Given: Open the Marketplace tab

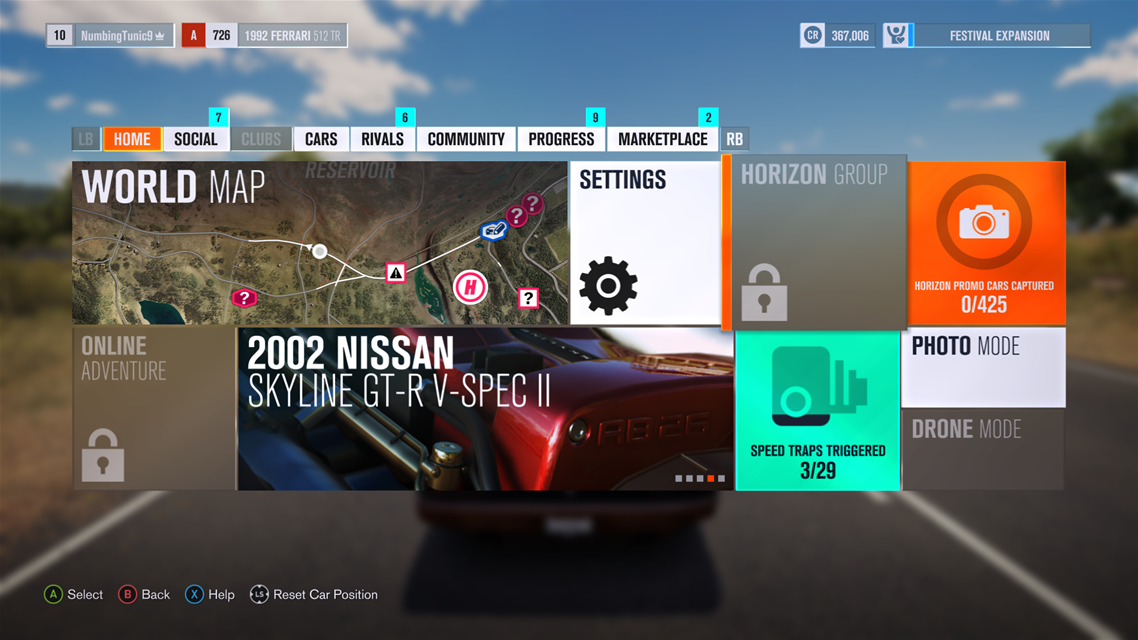Looking at the screenshot, I should click(662, 139).
